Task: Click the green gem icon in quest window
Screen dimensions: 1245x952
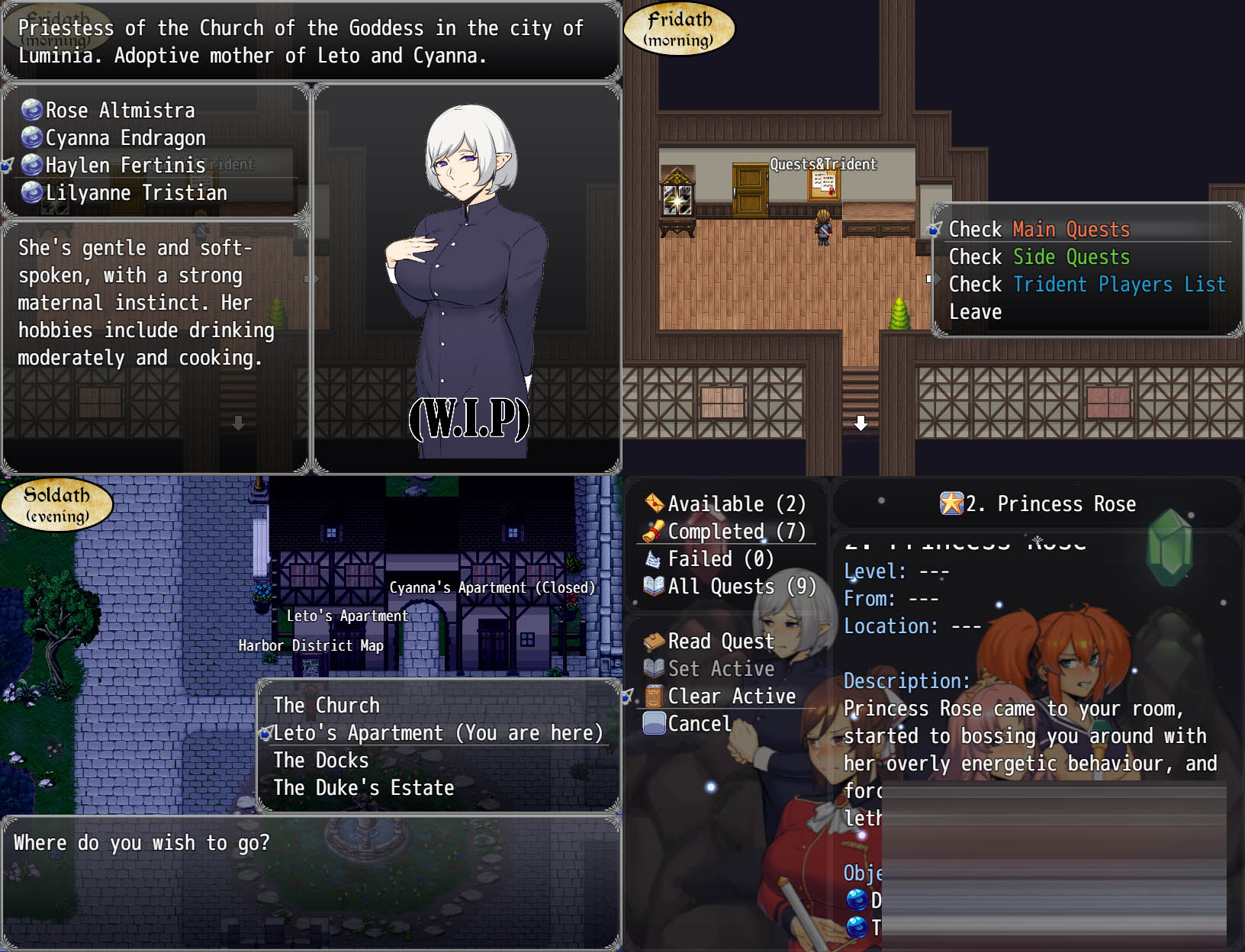Action: point(1170,546)
